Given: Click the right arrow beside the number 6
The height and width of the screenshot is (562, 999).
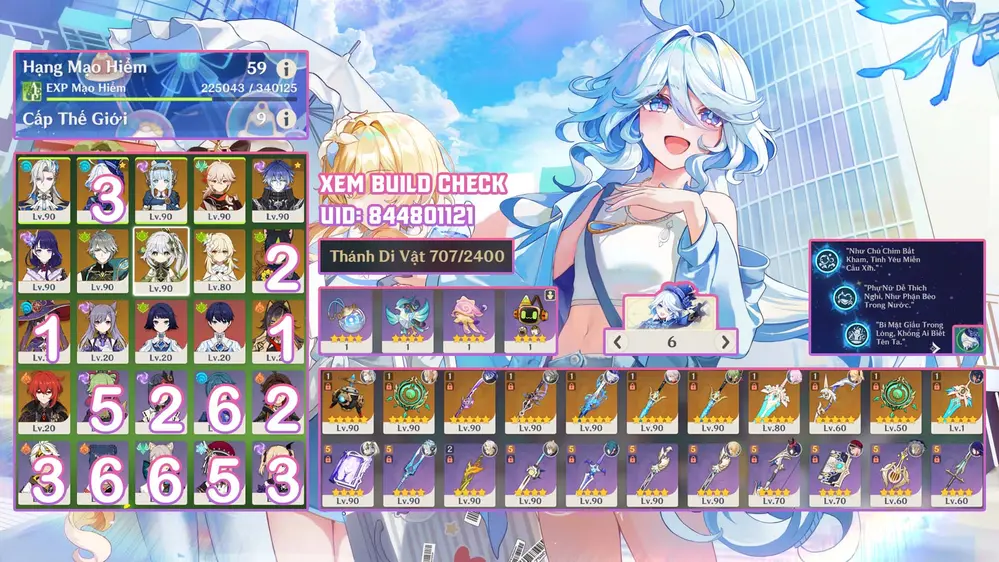Looking at the screenshot, I should [725, 342].
